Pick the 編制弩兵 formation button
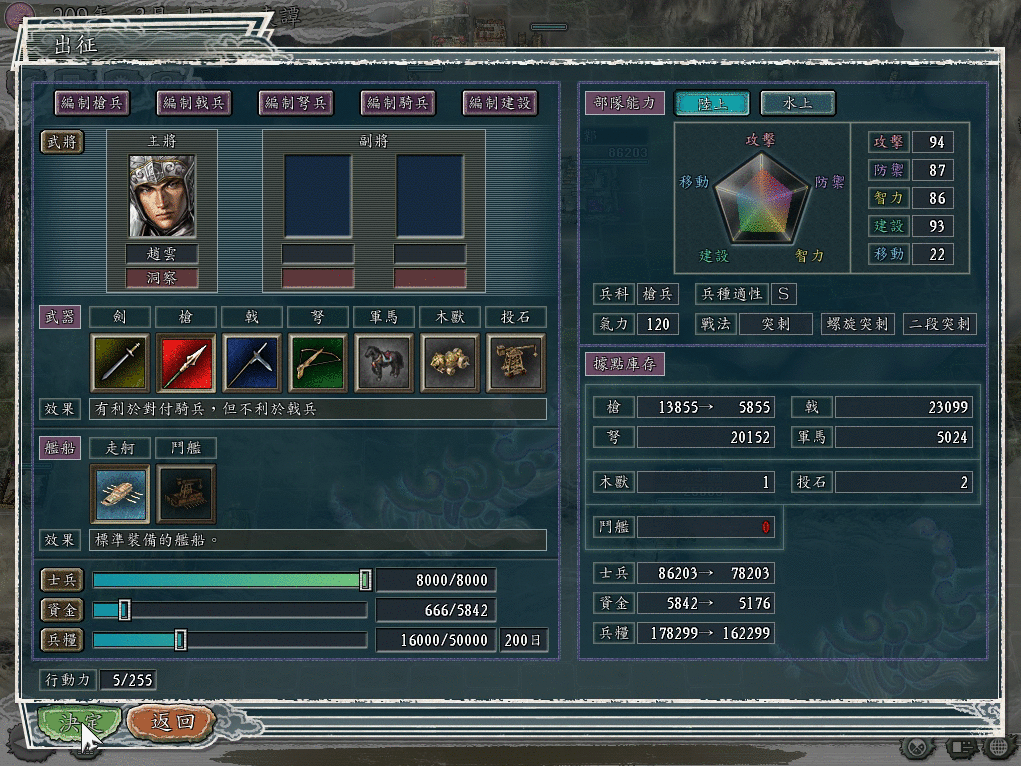This screenshot has height=766, width=1021. pos(296,102)
